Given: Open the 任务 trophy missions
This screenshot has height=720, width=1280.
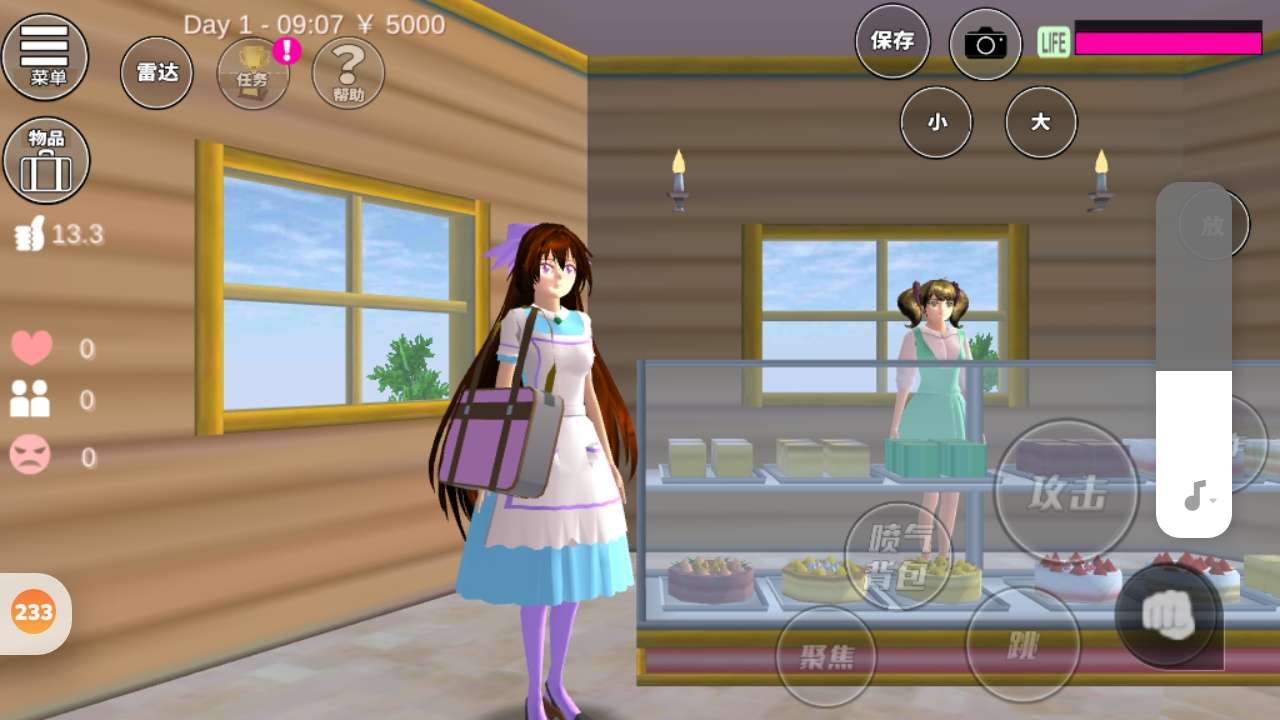Looking at the screenshot, I should pyautogui.click(x=253, y=73).
